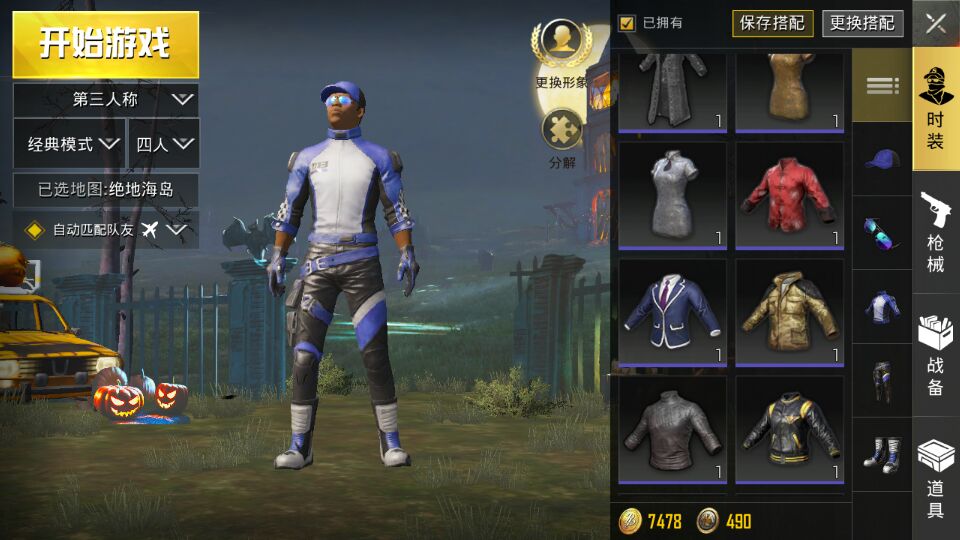Open the 第三人称 perspective dropdown
Image resolution: width=960 pixels, height=540 pixels.
(105, 99)
